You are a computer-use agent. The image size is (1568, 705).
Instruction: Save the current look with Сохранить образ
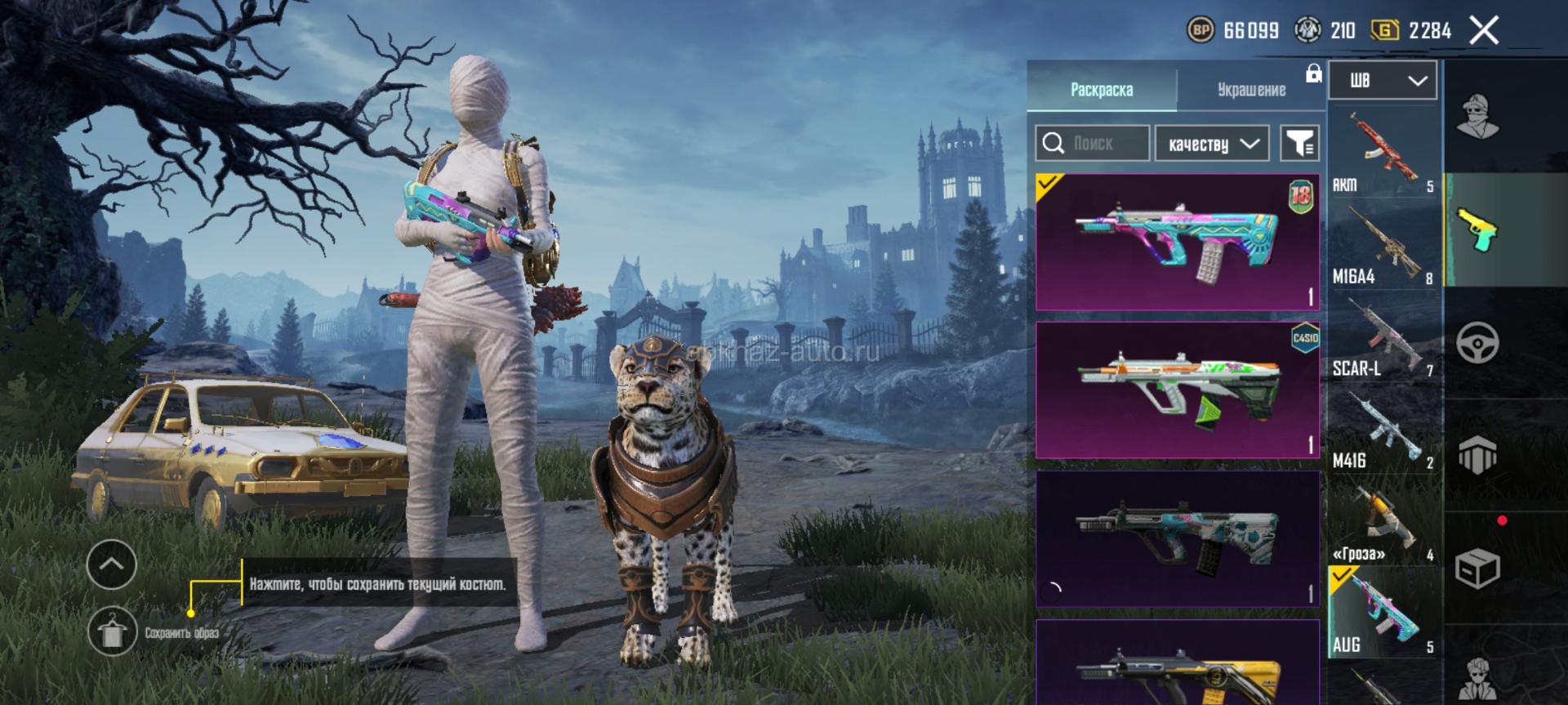tap(112, 632)
